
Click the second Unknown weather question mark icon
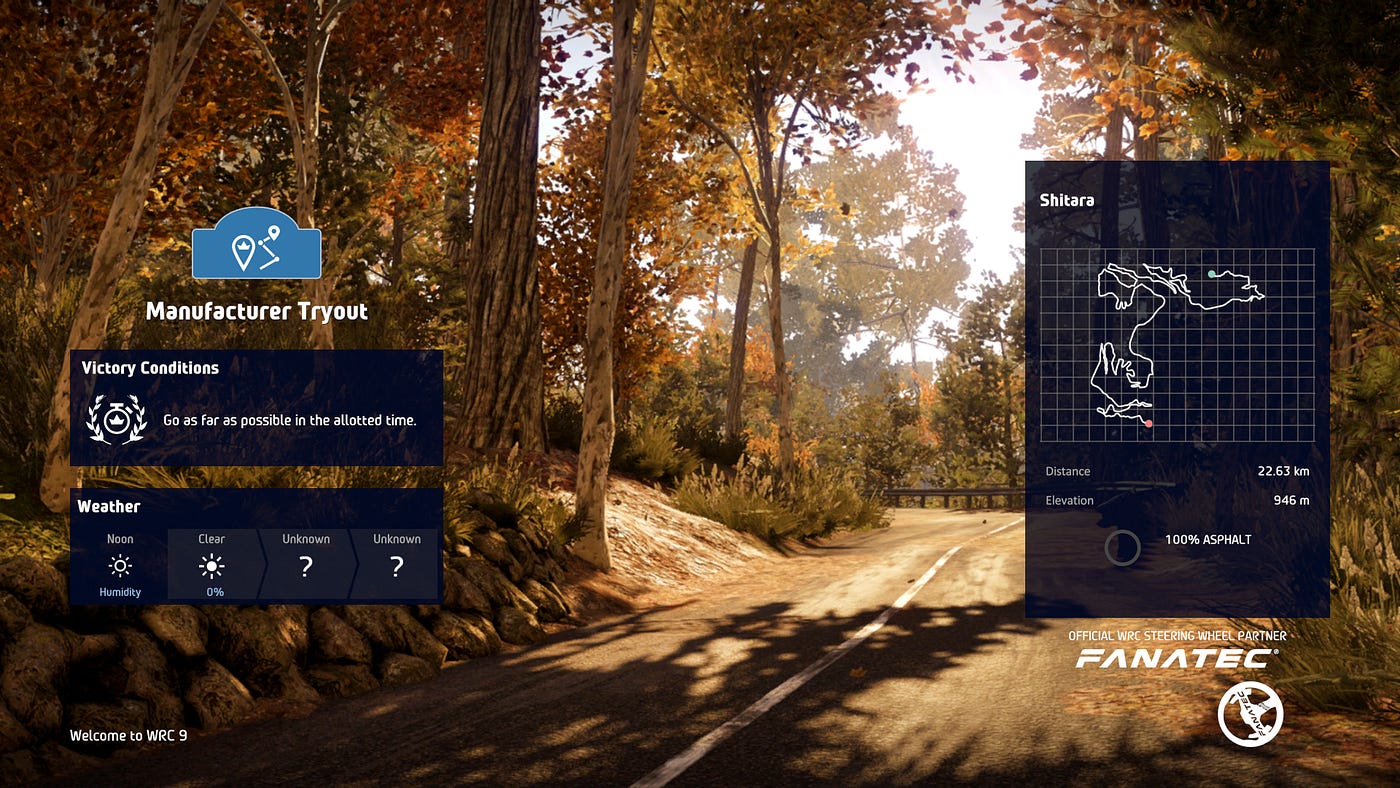tap(395, 565)
